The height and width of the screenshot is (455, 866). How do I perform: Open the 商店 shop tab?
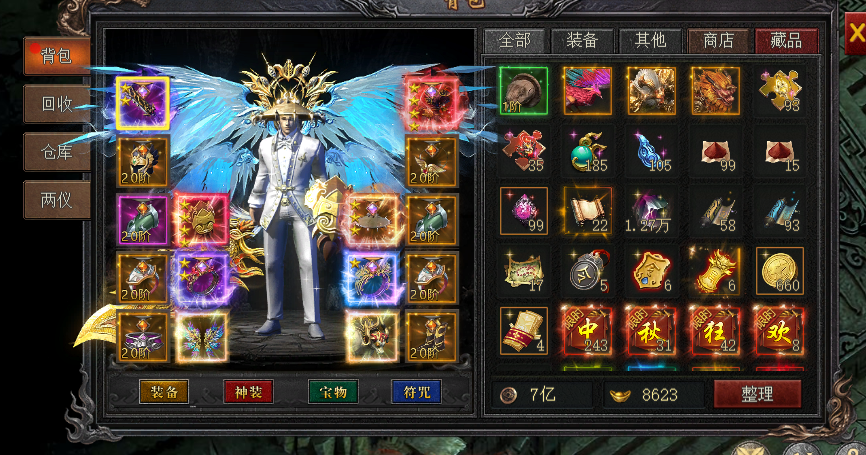[x=718, y=41]
